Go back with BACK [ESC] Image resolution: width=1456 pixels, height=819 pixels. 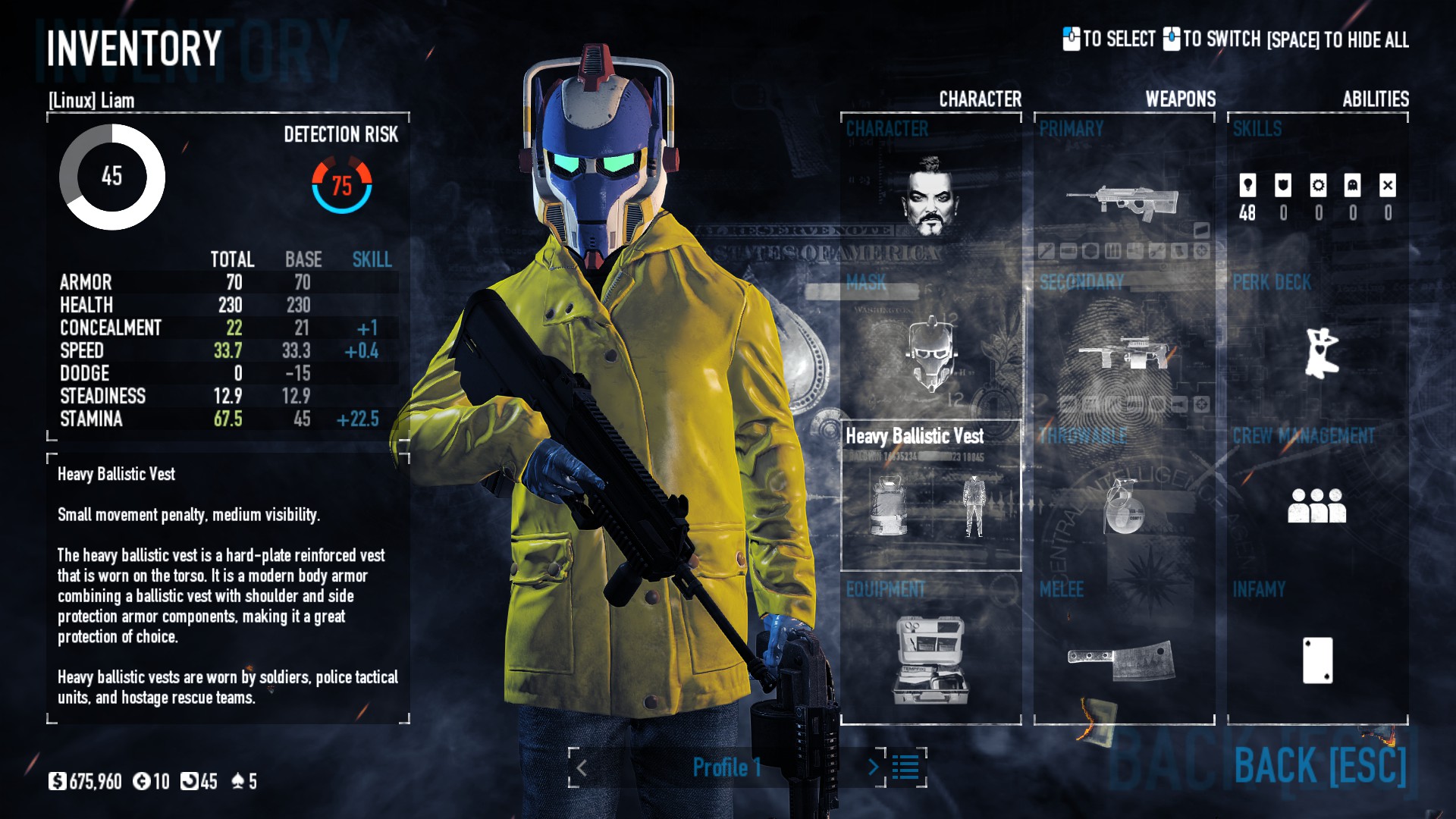(1319, 765)
